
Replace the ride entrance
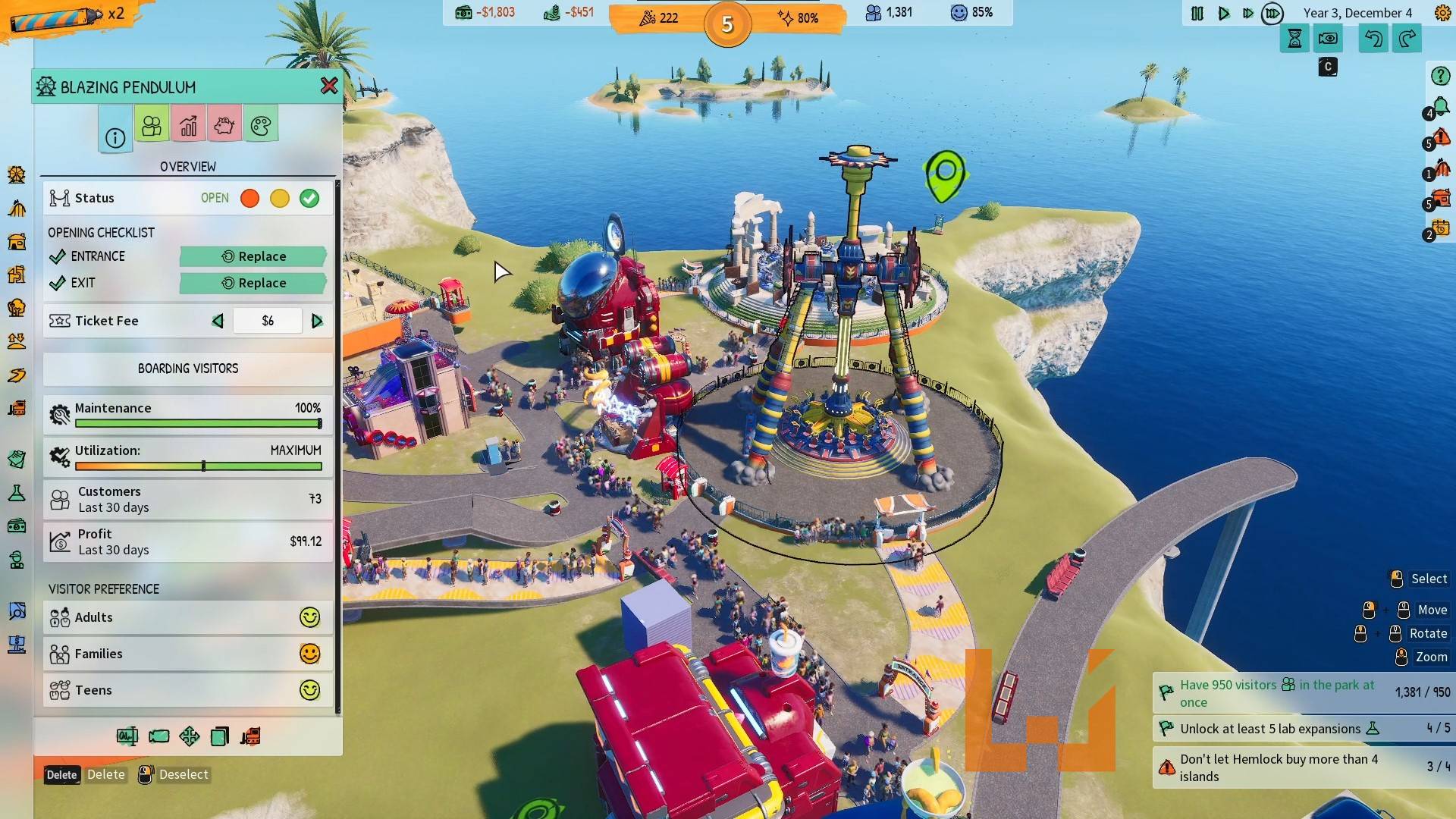253,256
